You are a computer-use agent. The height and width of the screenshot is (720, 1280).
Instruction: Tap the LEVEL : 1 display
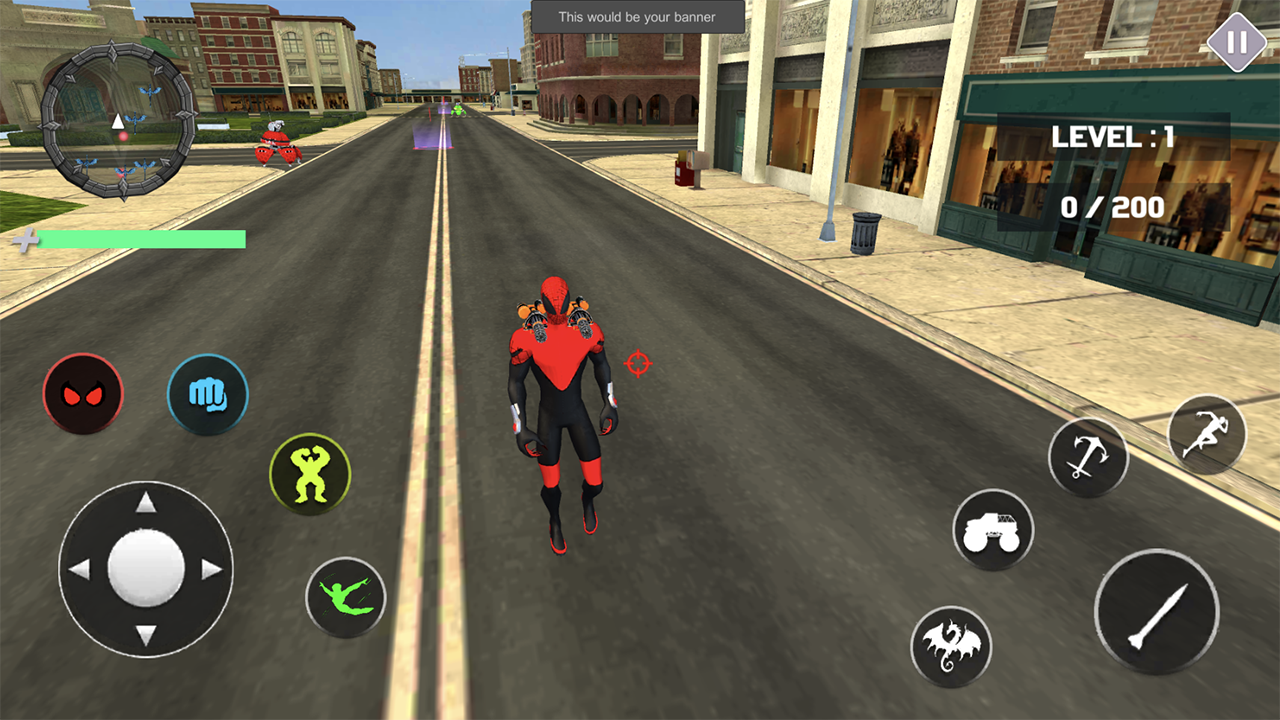click(1113, 137)
